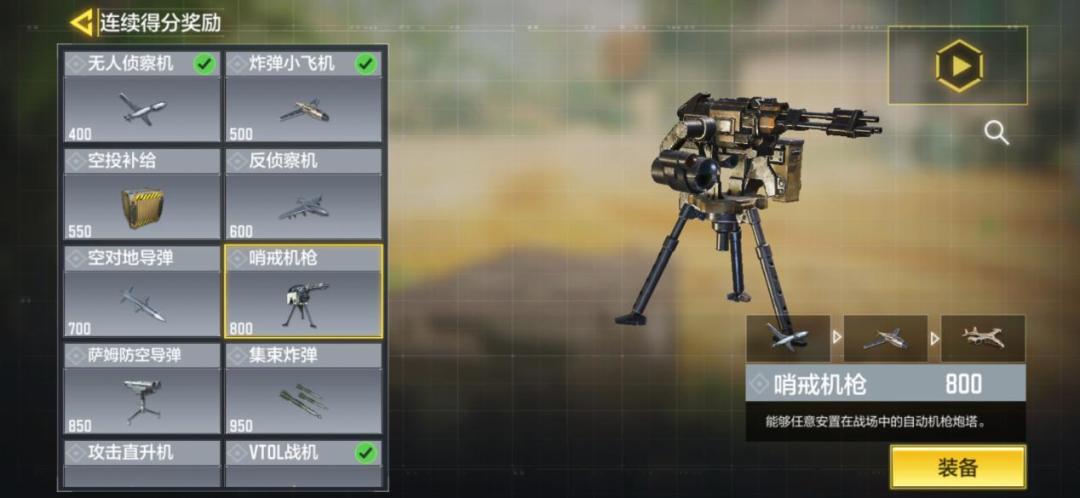Image resolution: width=1080 pixels, height=498 pixels.
Task: Choose the 空投补给 care package tile
Action: tap(142, 195)
